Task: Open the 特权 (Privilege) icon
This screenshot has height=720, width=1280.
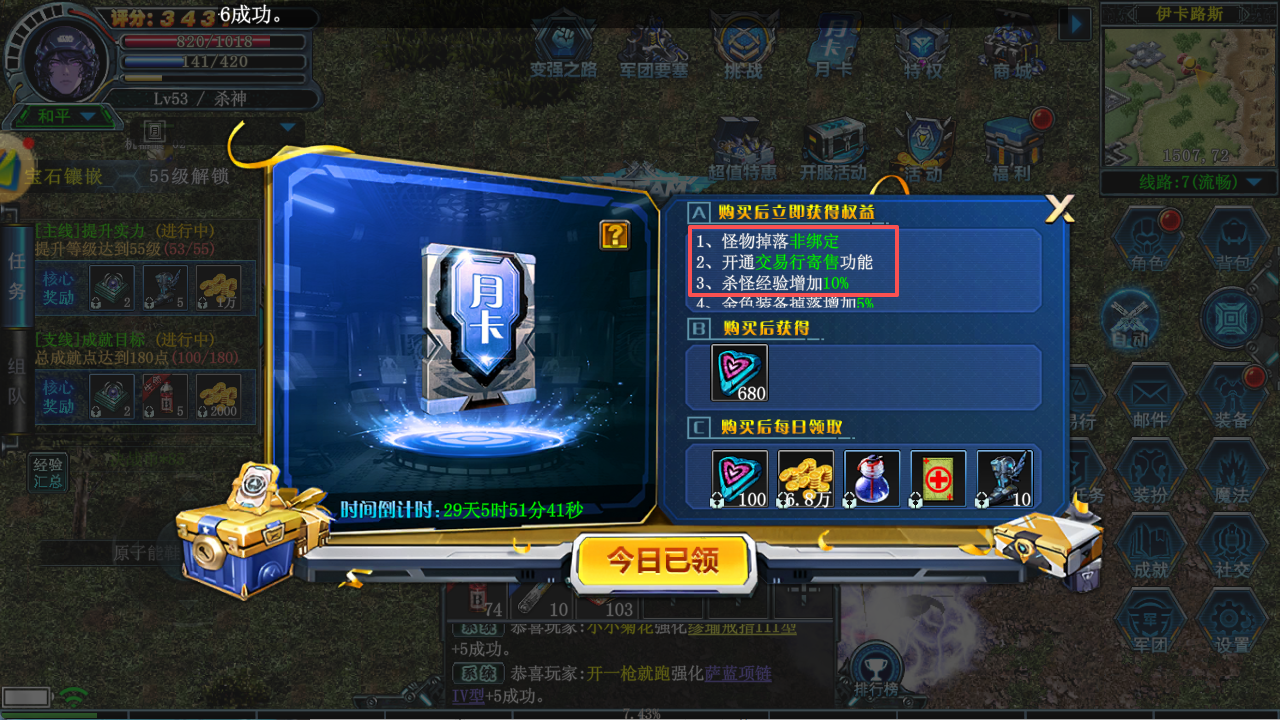Action: (x=922, y=45)
